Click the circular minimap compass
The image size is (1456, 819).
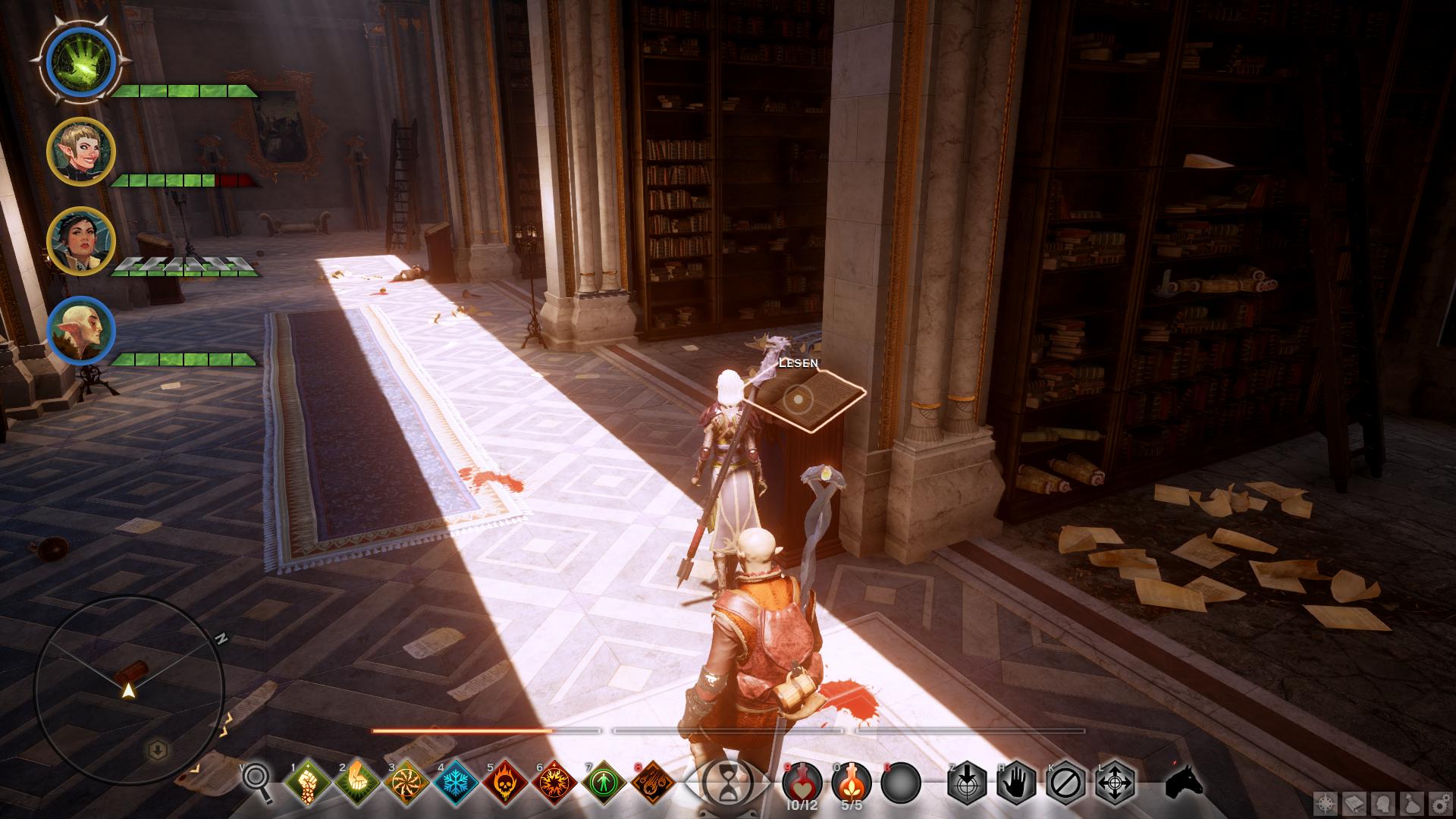(x=129, y=690)
